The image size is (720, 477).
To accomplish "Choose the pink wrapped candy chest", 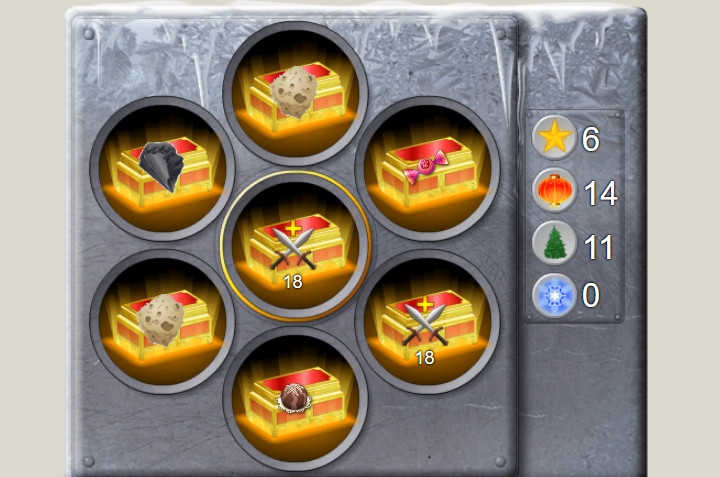I will pos(427,168).
